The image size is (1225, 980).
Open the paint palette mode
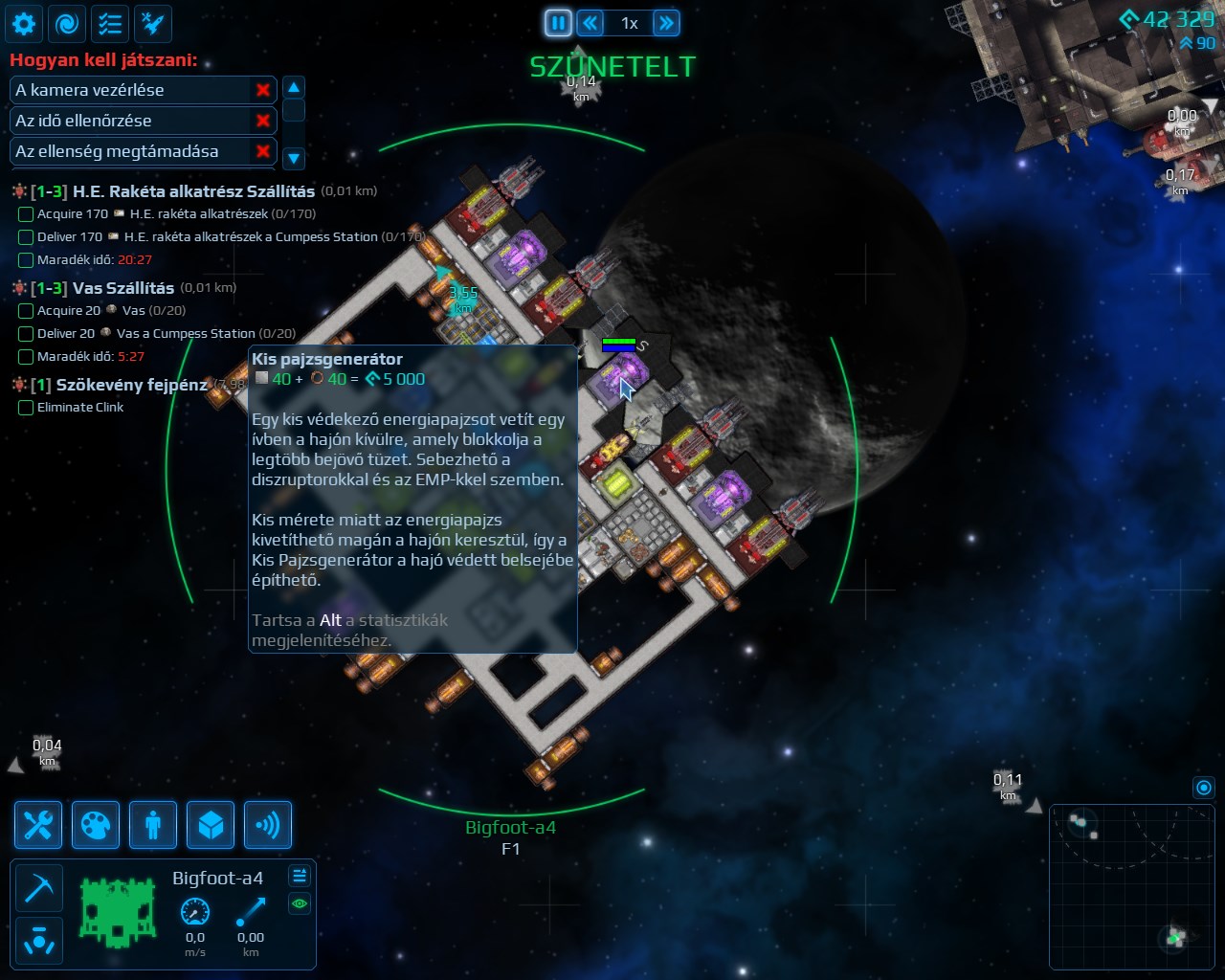pyautogui.click(x=96, y=825)
